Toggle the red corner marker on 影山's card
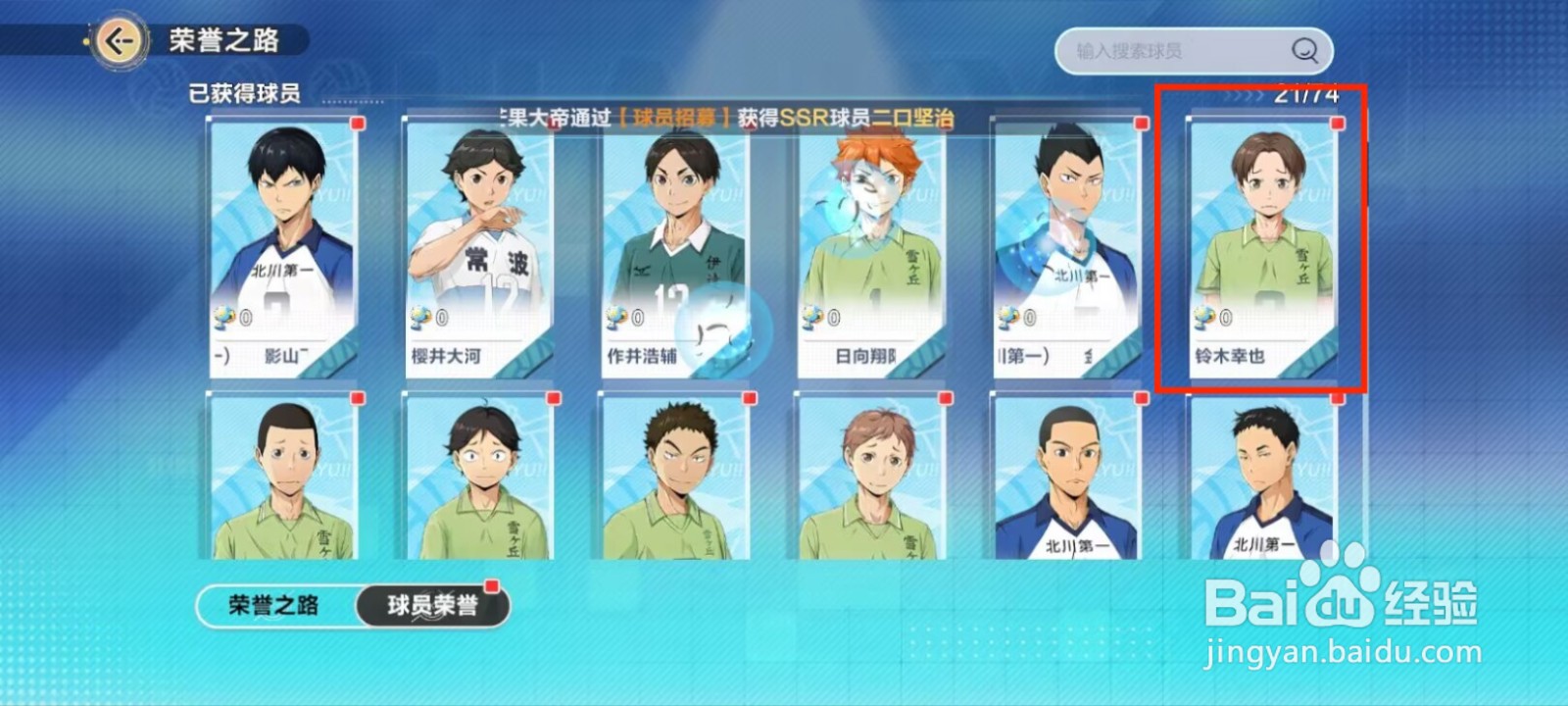The width and height of the screenshot is (1568, 706). click(x=355, y=126)
